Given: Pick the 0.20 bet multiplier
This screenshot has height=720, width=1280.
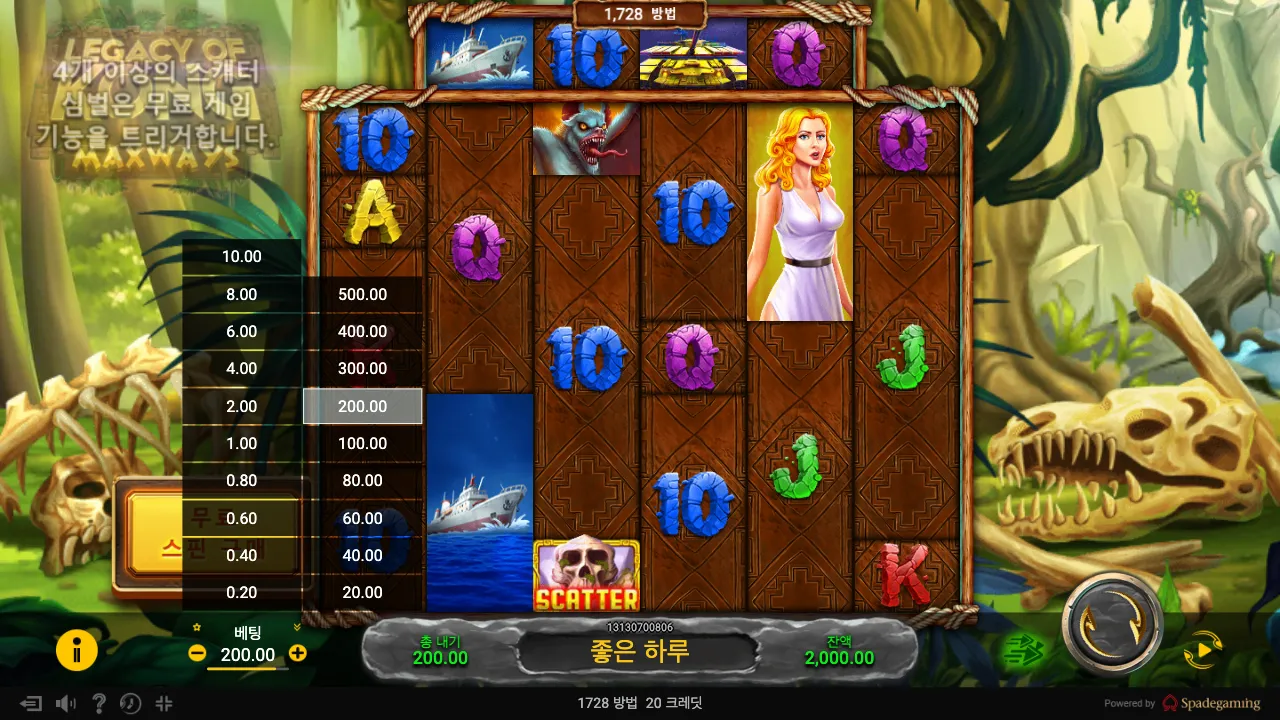Looking at the screenshot, I should pos(242,592).
